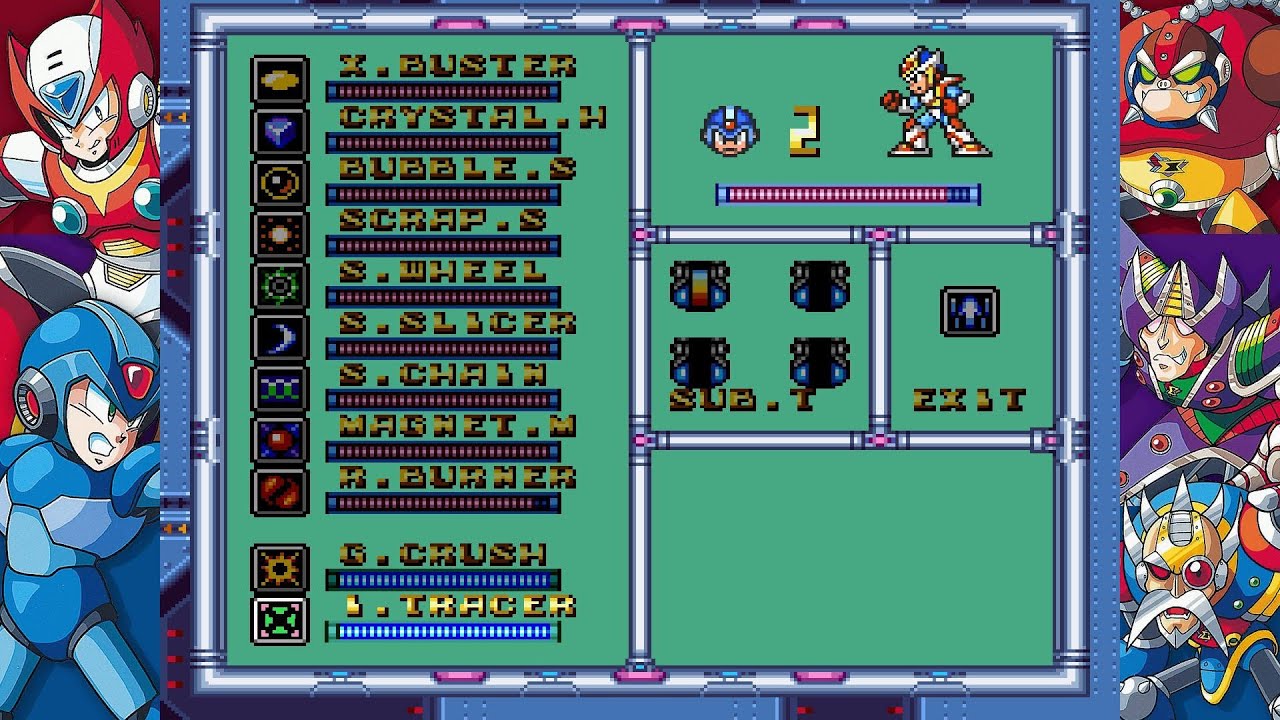The height and width of the screenshot is (720, 1280).
Task: Click the exit icon above EXIT
Action: click(969, 311)
